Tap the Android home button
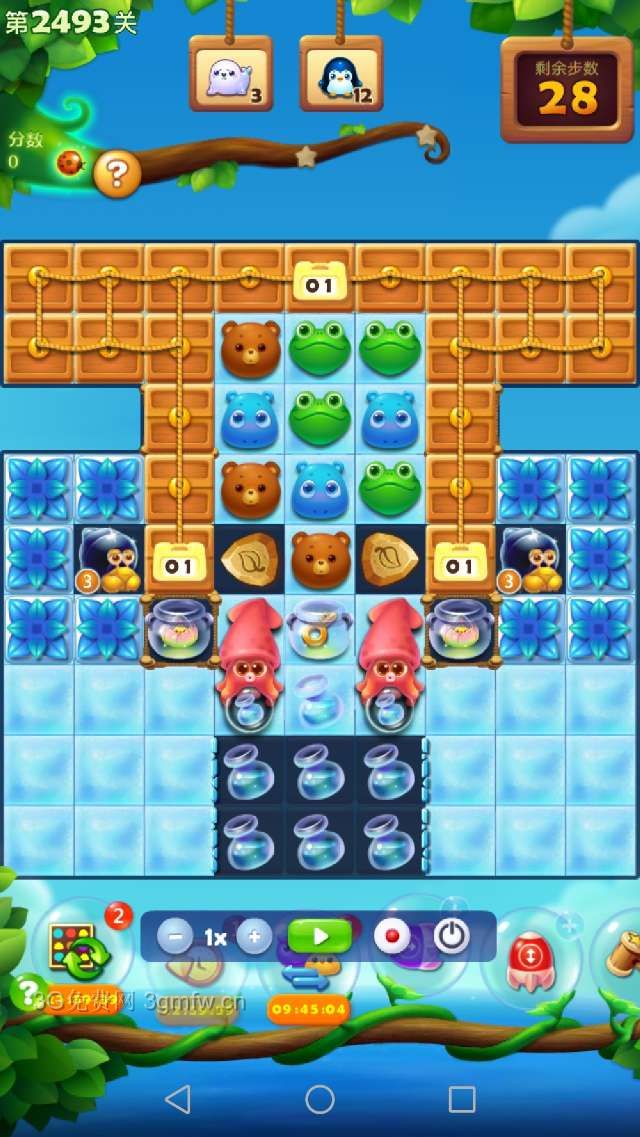The width and height of the screenshot is (640, 1137). [320, 1099]
